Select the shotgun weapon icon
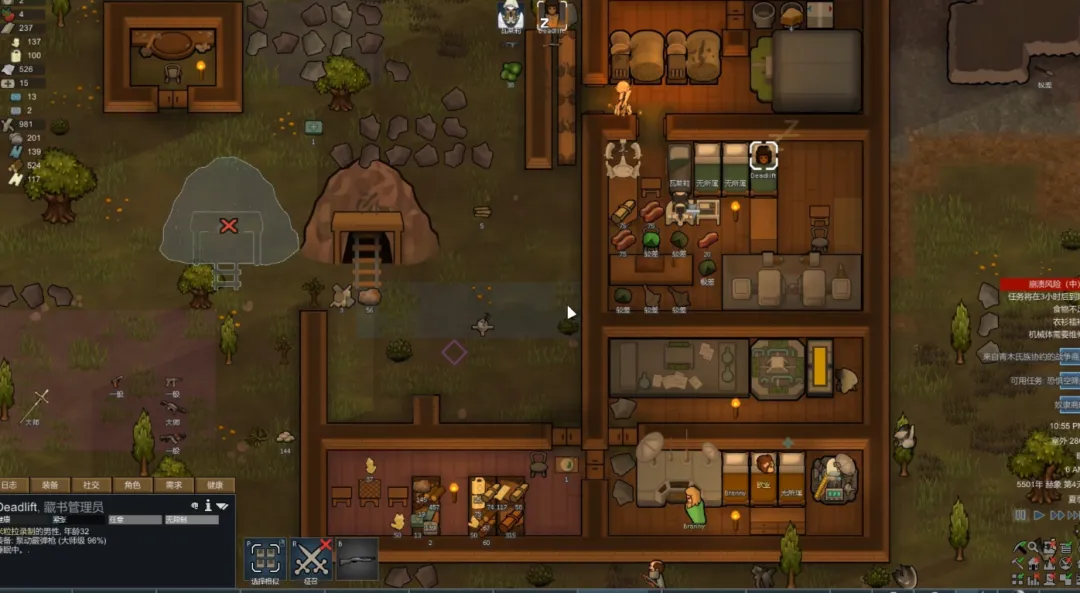Viewport: 1080px width, 593px height. tap(357, 559)
